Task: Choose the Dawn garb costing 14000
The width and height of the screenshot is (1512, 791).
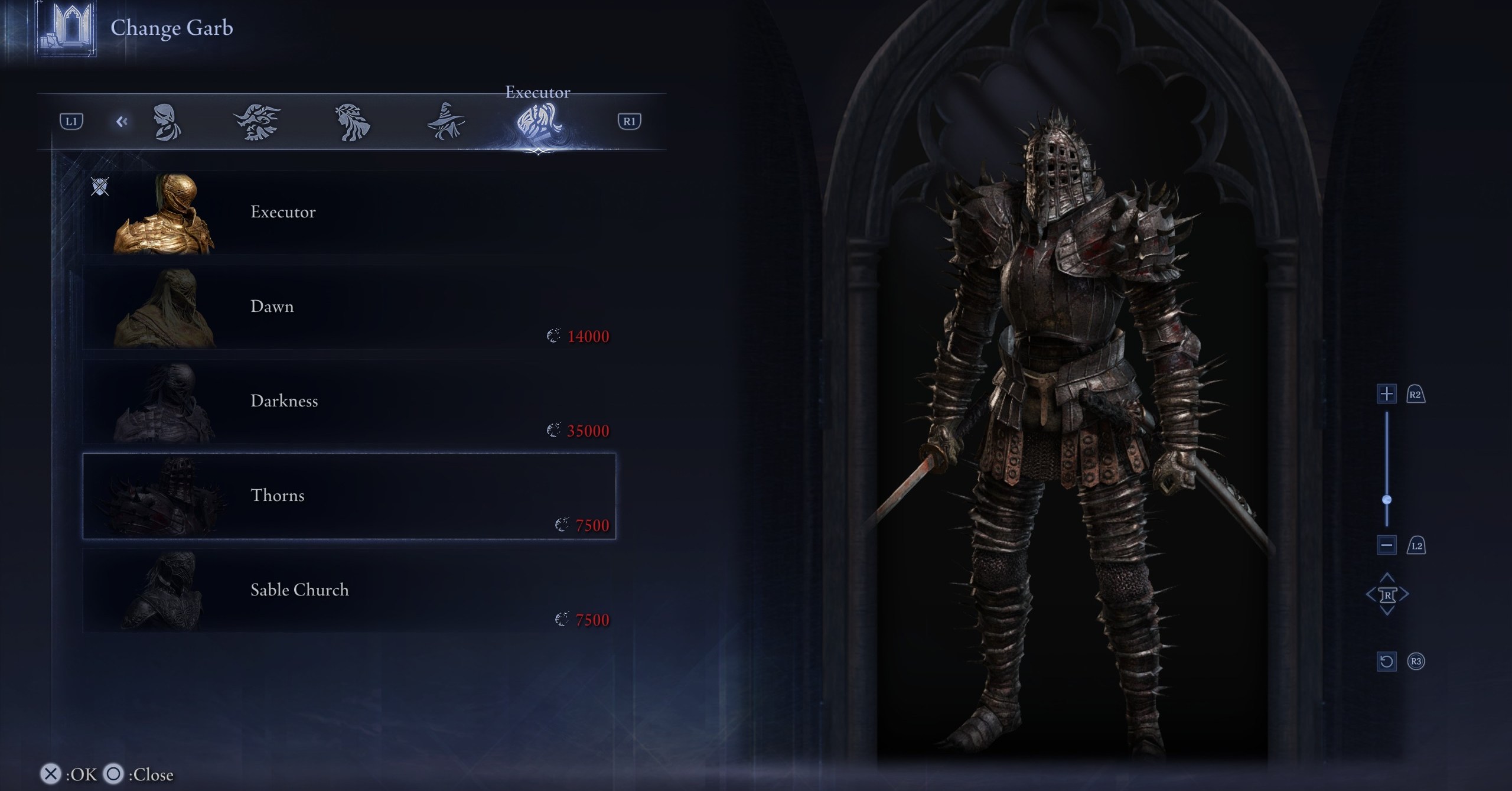Action: click(x=348, y=307)
